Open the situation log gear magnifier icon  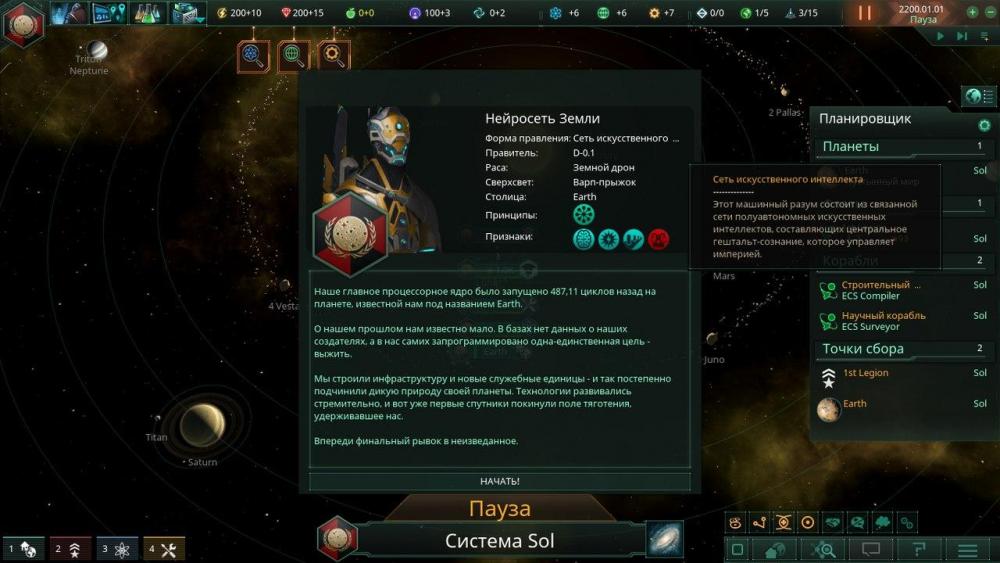pyautogui.click(x=334, y=56)
